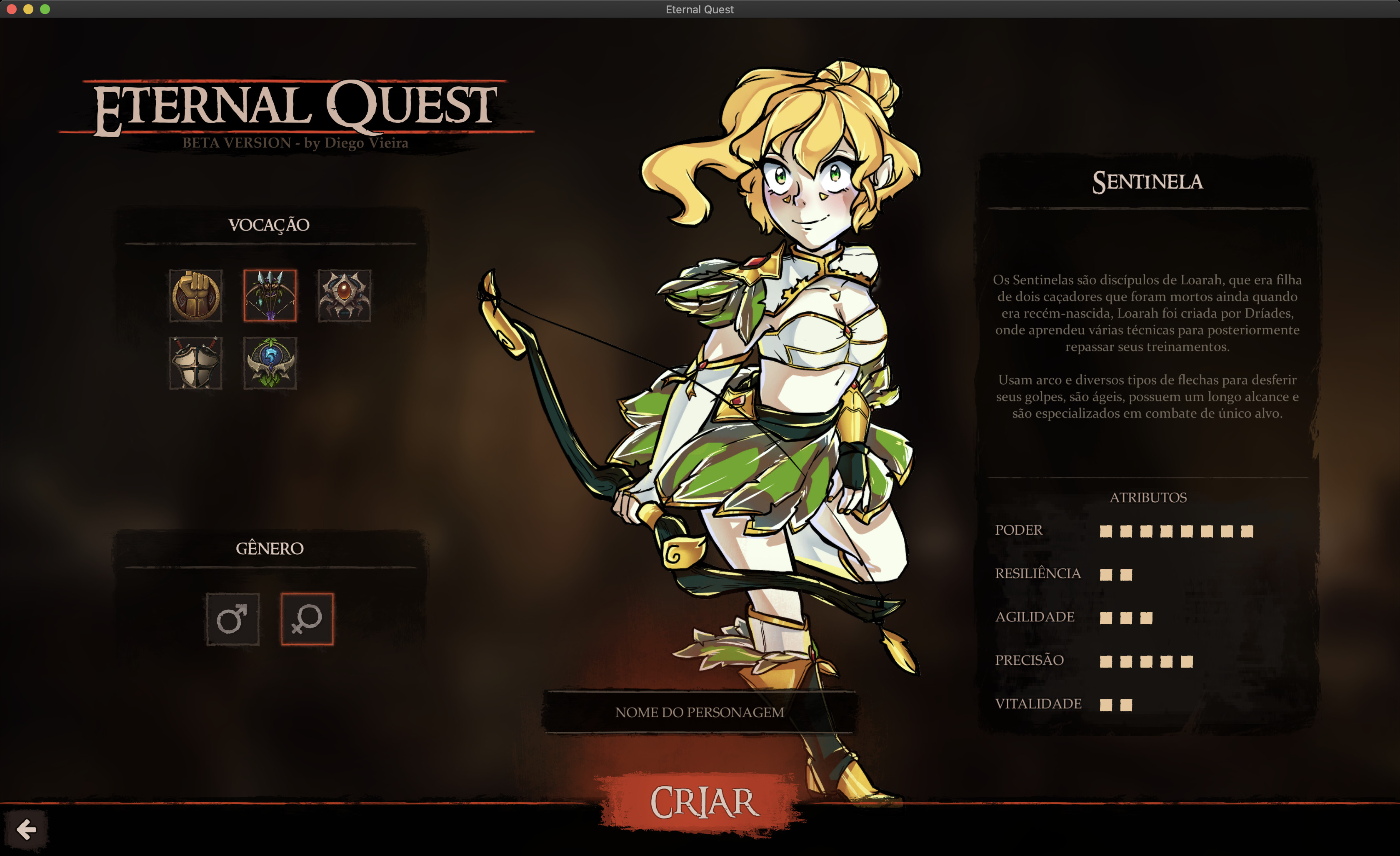
Task: Click the Eternal Quest window title
Action: 700,9
